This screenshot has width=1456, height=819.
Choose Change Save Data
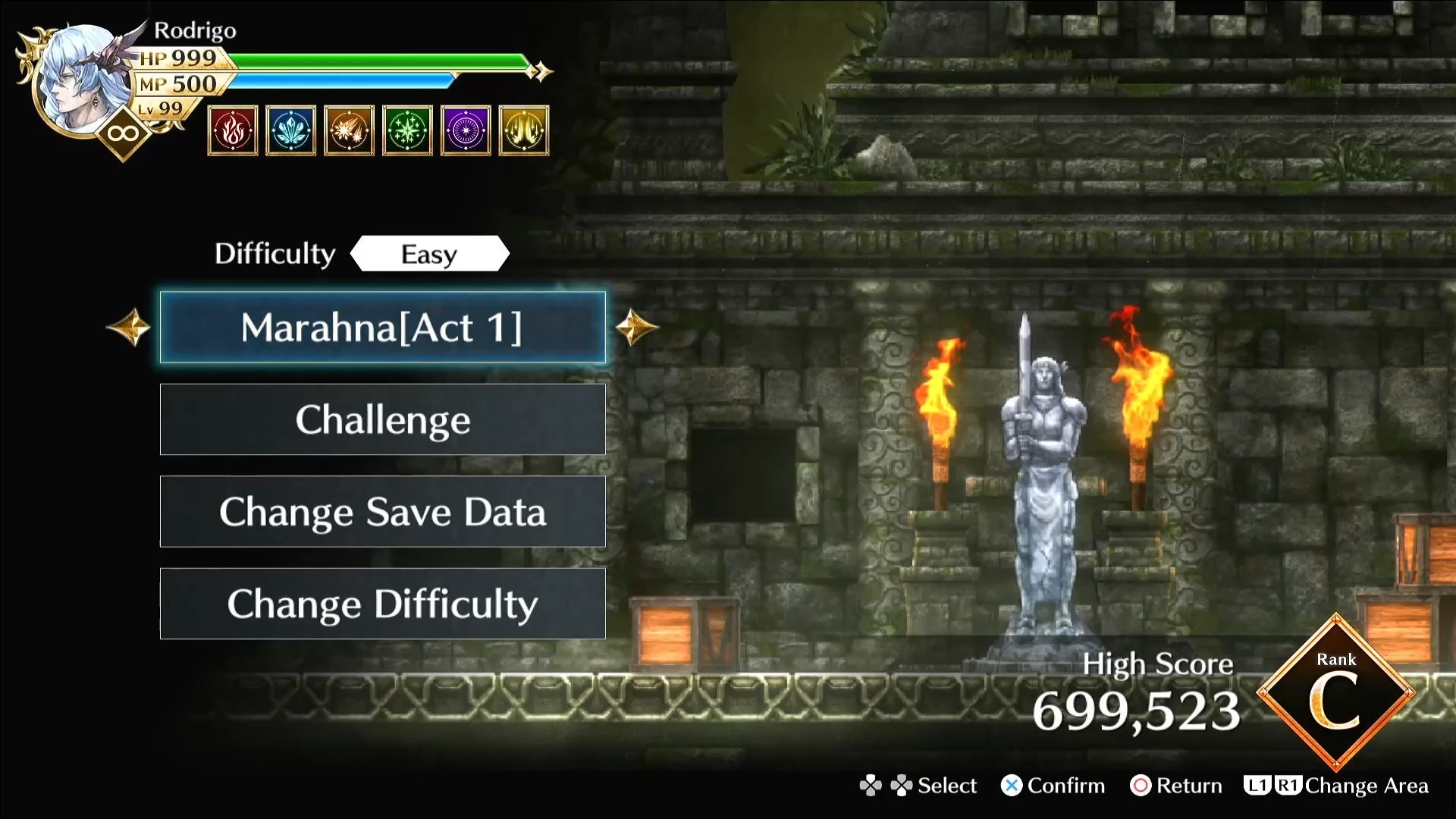[382, 512]
